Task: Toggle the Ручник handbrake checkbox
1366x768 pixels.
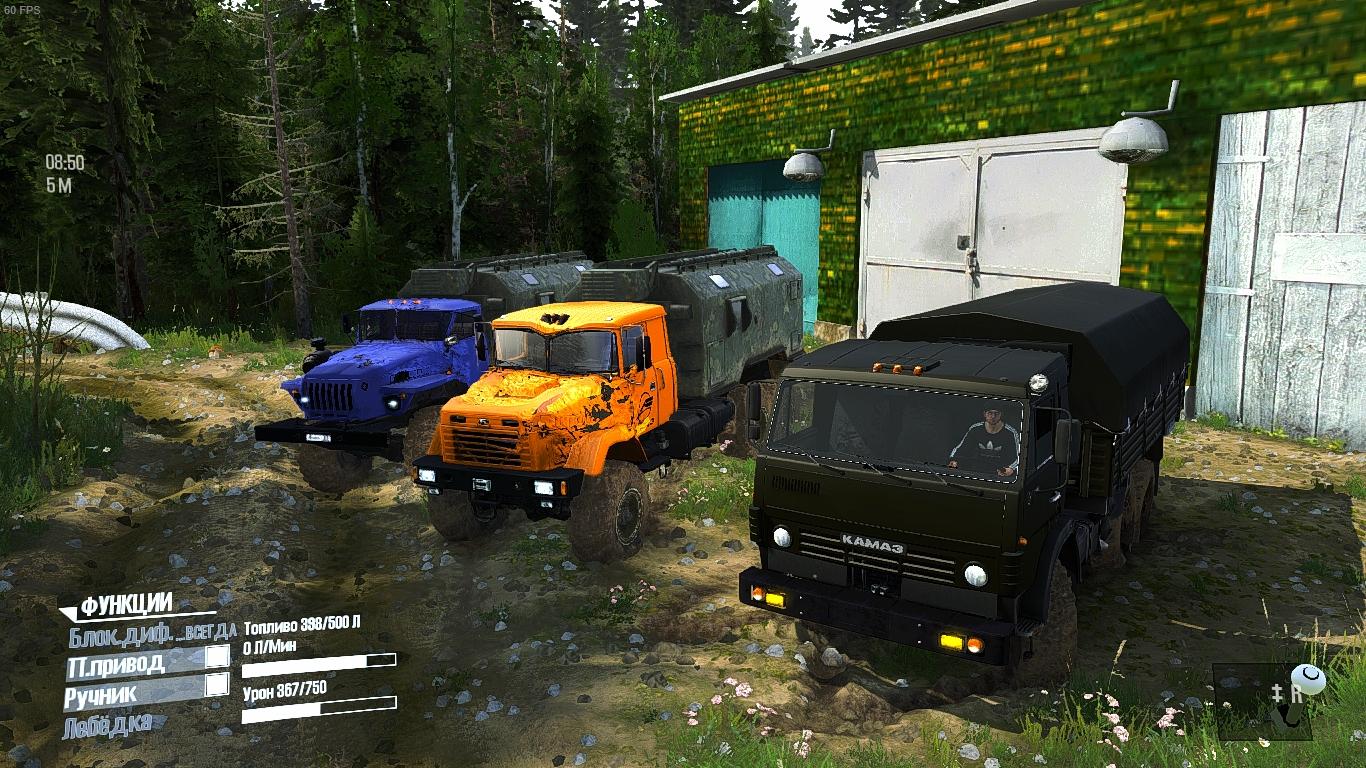Action: pyautogui.click(x=217, y=685)
